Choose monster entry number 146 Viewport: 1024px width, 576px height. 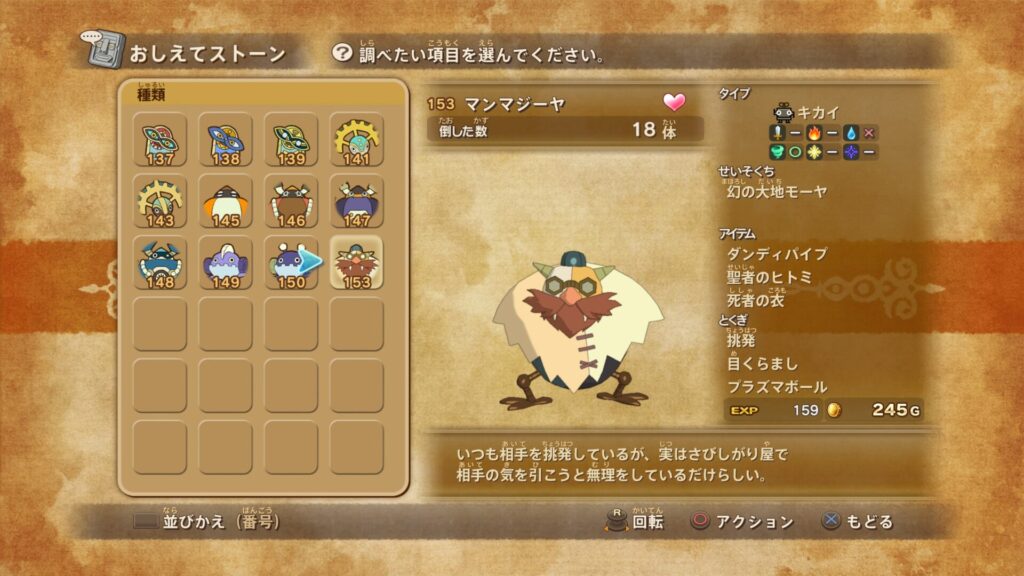(x=291, y=203)
